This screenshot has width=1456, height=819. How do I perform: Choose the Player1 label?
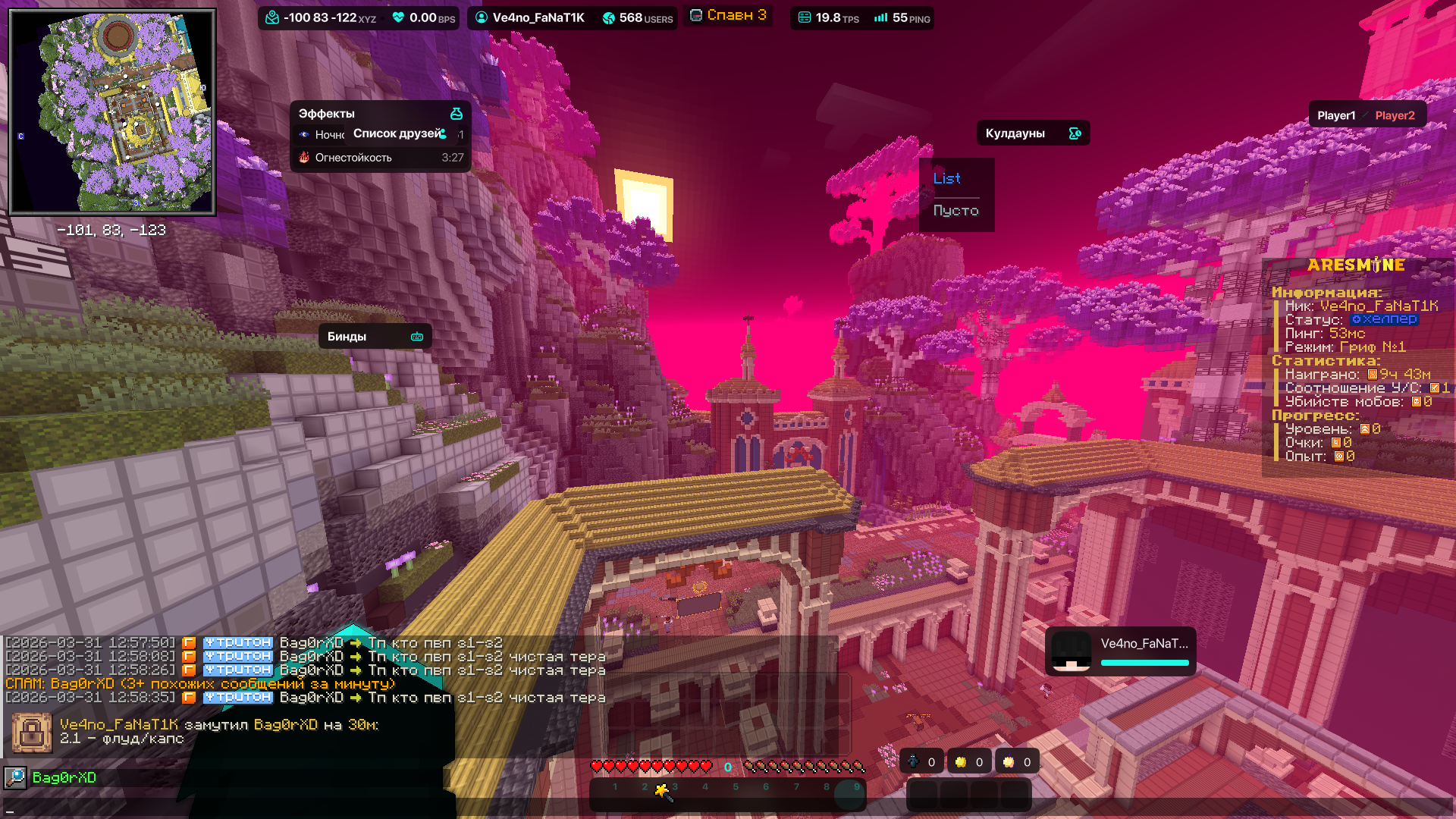pos(1335,115)
